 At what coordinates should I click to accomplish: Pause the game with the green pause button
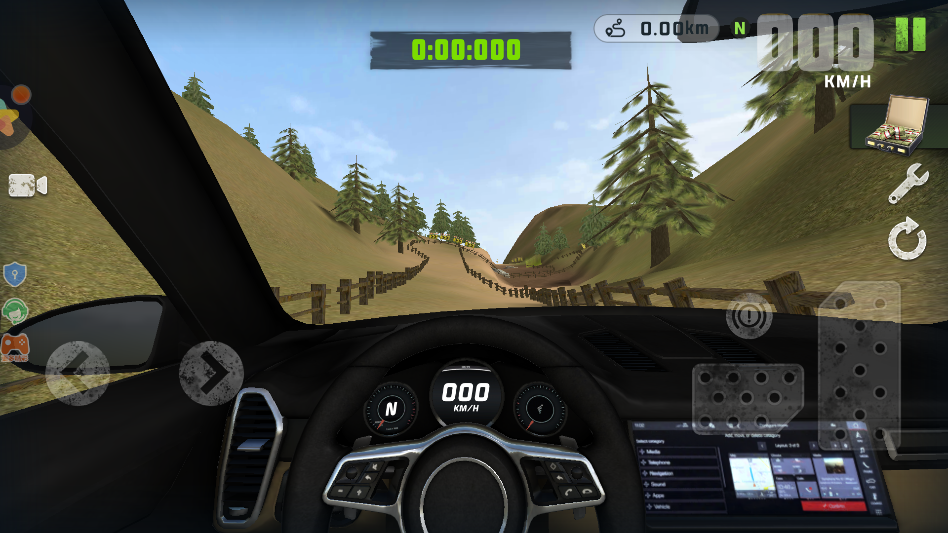coord(910,34)
